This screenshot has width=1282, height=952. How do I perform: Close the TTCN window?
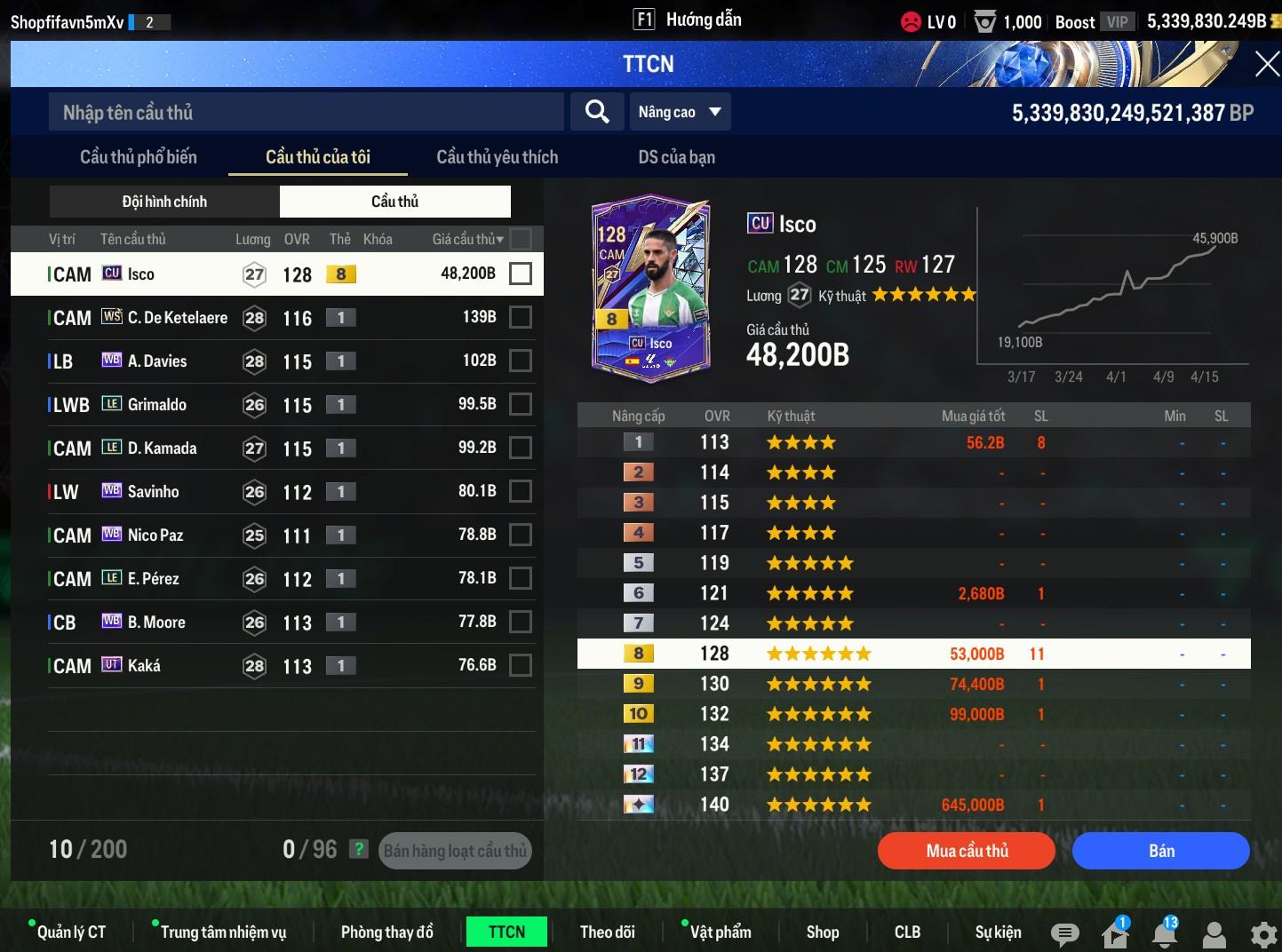coord(1266,64)
